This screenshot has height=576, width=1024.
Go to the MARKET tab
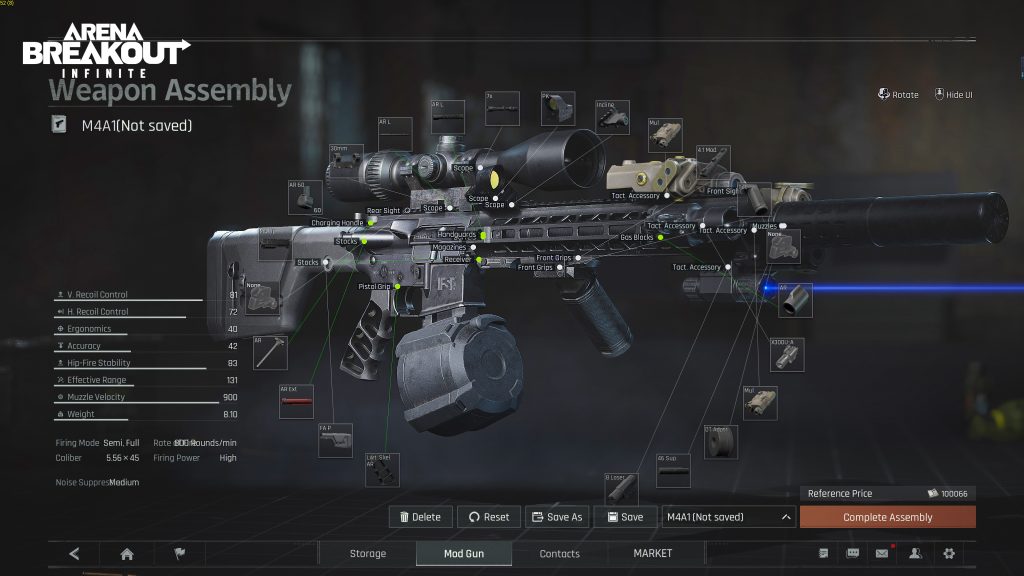coord(653,553)
